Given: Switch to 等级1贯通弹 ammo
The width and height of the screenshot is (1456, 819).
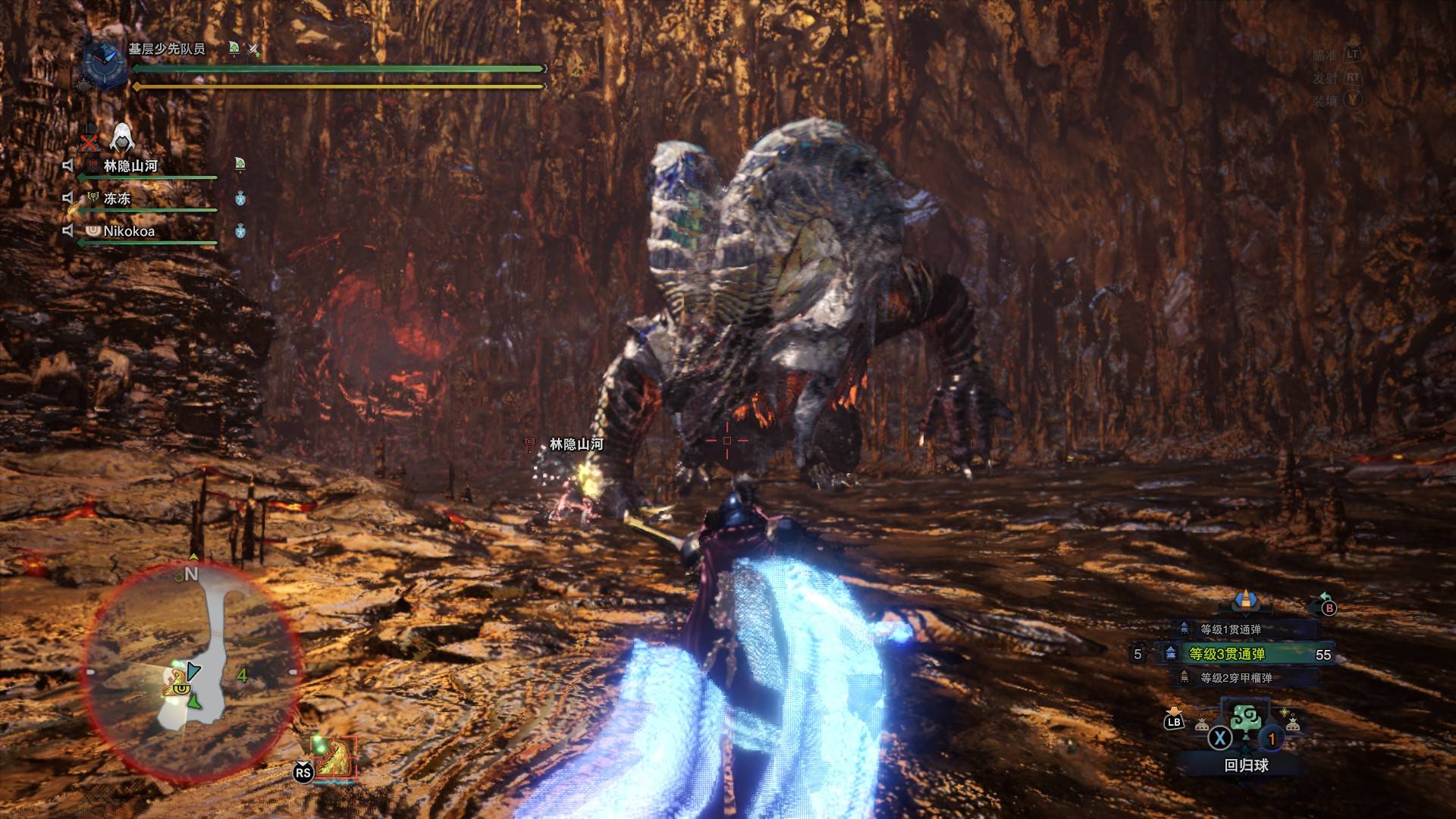Looking at the screenshot, I should (x=1230, y=629).
